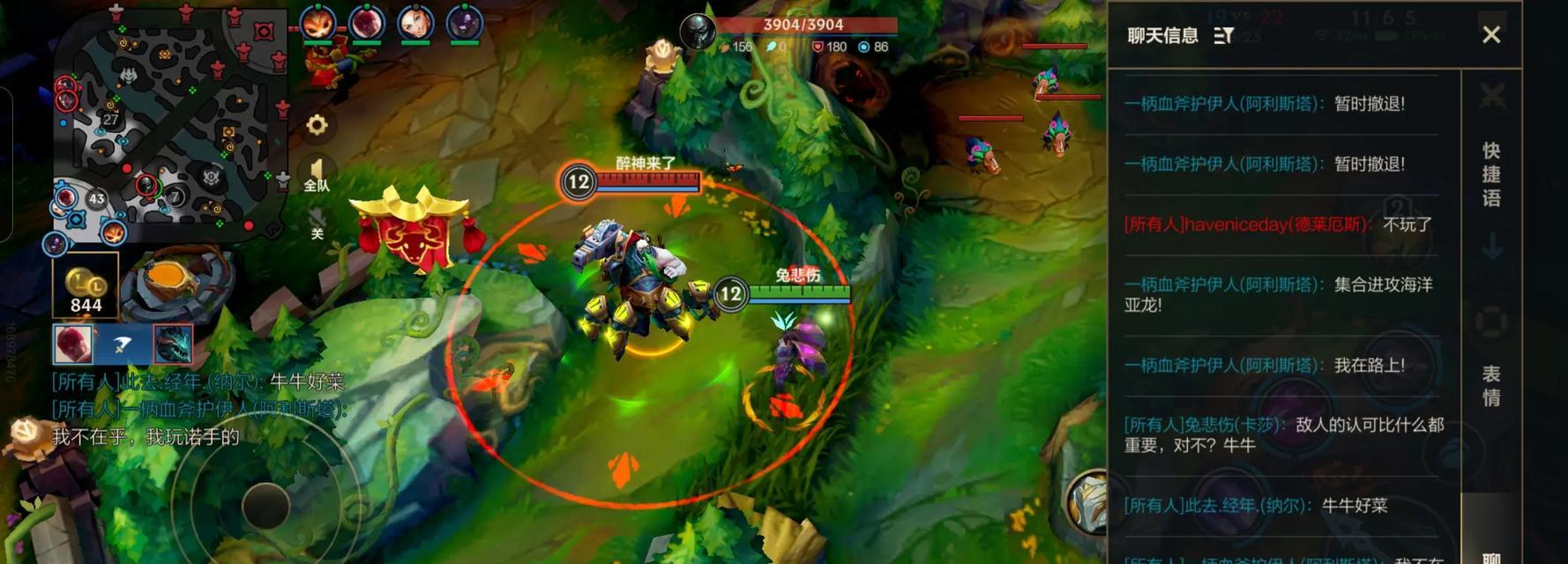Open the chat filter next to 聊天信息
The image size is (1568, 564).
pos(1223,35)
